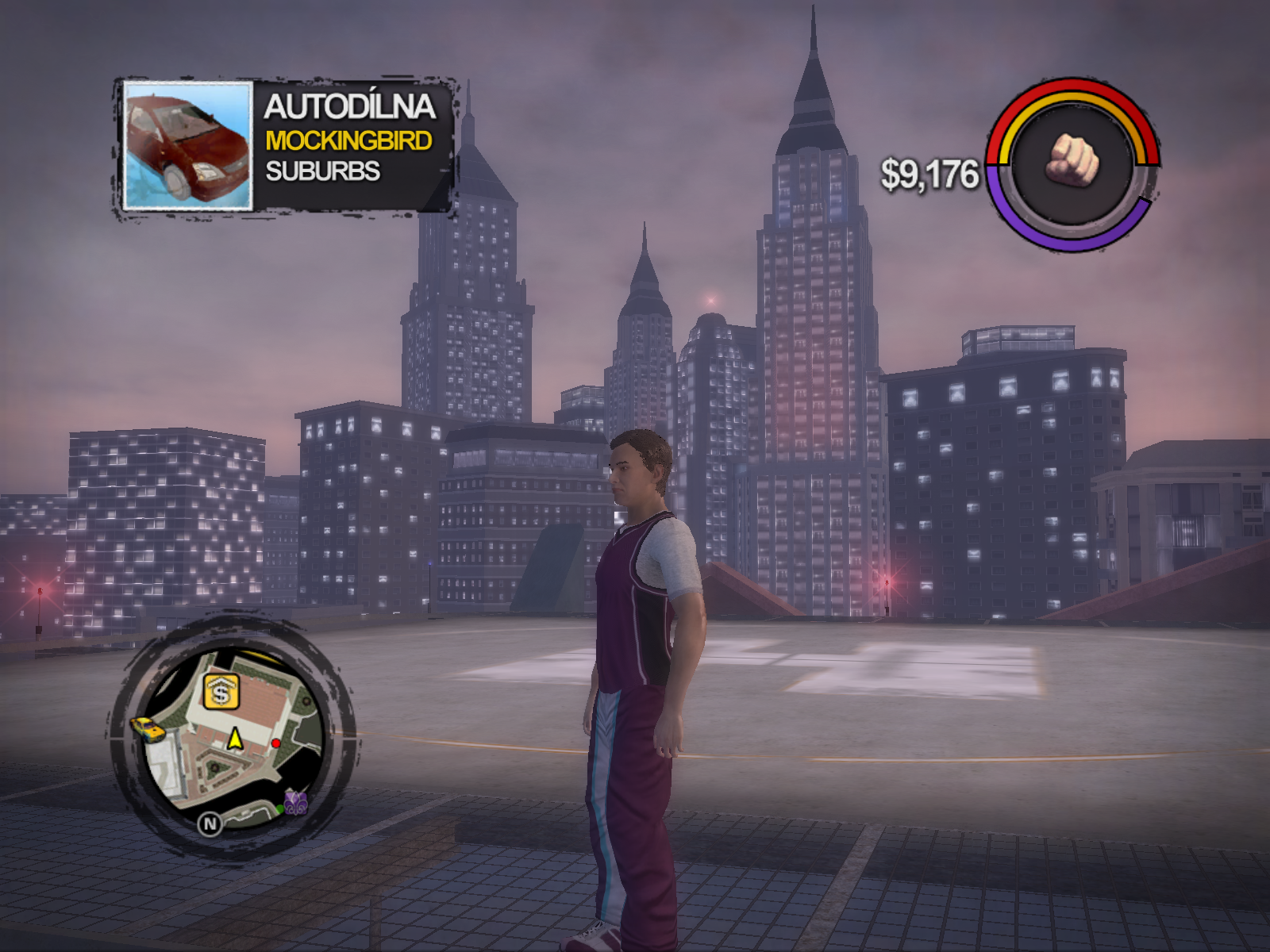The width and height of the screenshot is (1270, 952).
Task: Click the Mockingbird car thumbnail
Action: [x=189, y=146]
